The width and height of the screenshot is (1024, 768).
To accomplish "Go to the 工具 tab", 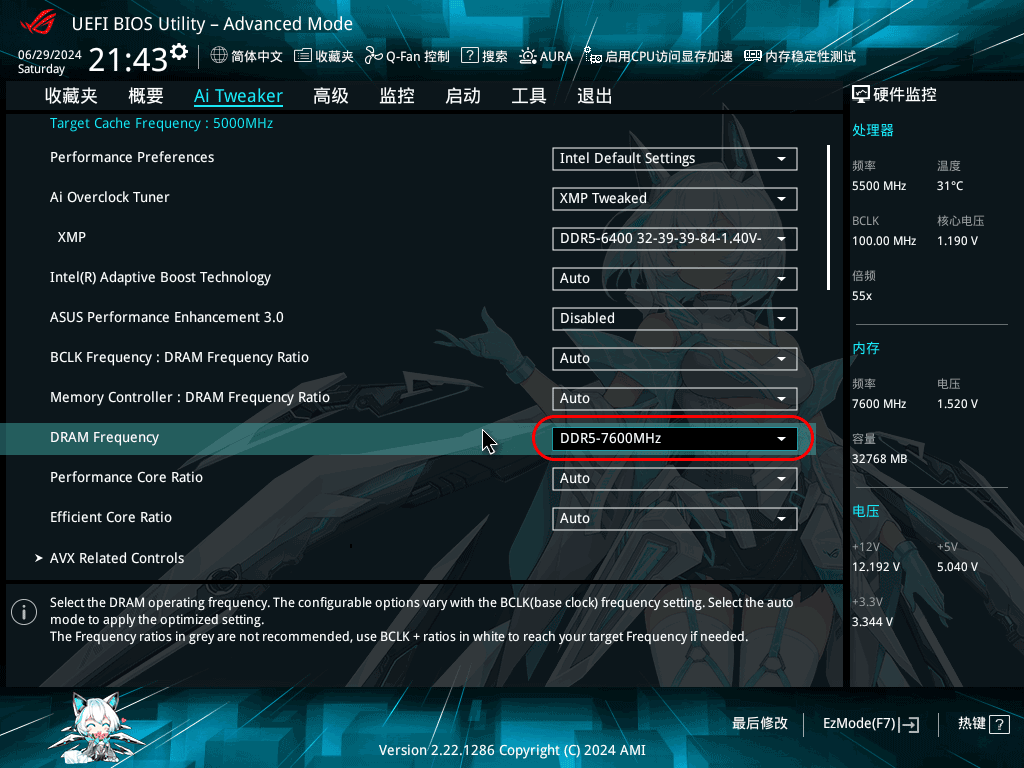I will point(529,96).
